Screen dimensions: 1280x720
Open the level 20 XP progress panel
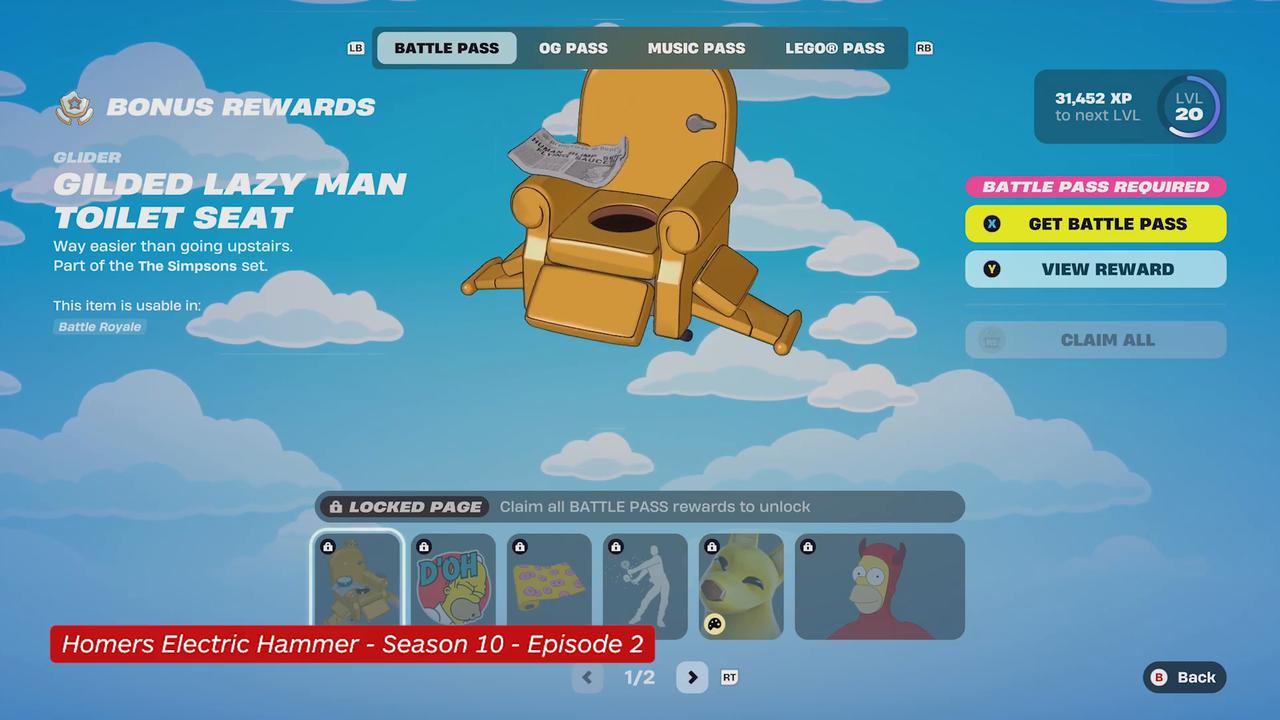pos(1130,106)
